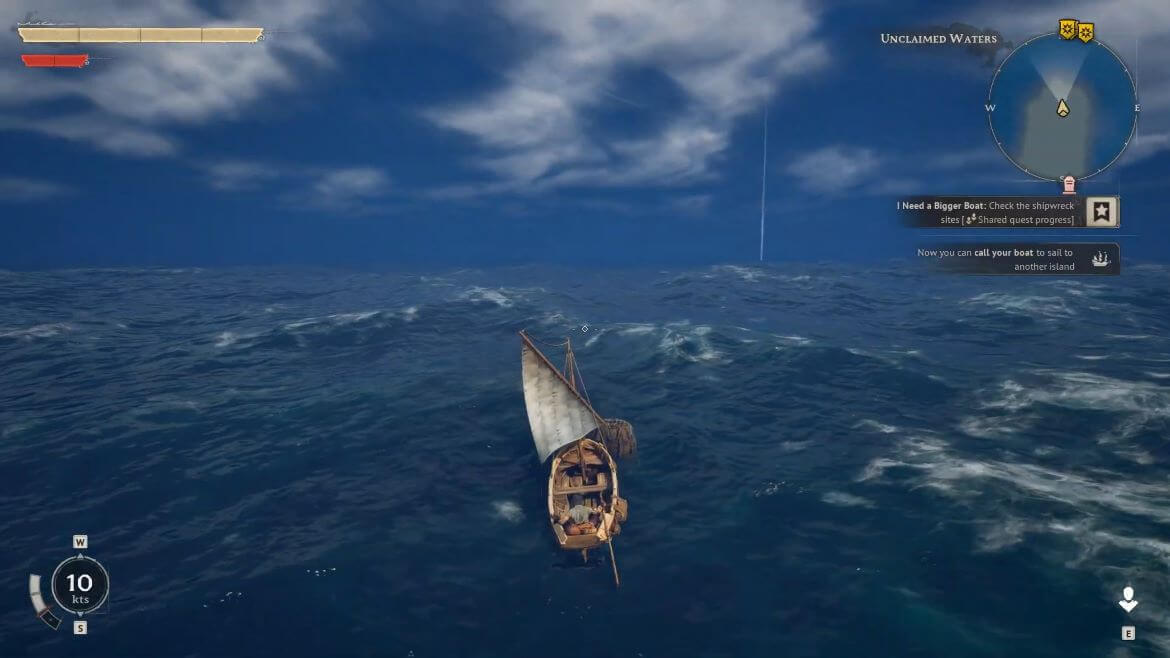This screenshot has height=658, width=1170.
Task: Click the disembark person icon
Action: point(1128,600)
